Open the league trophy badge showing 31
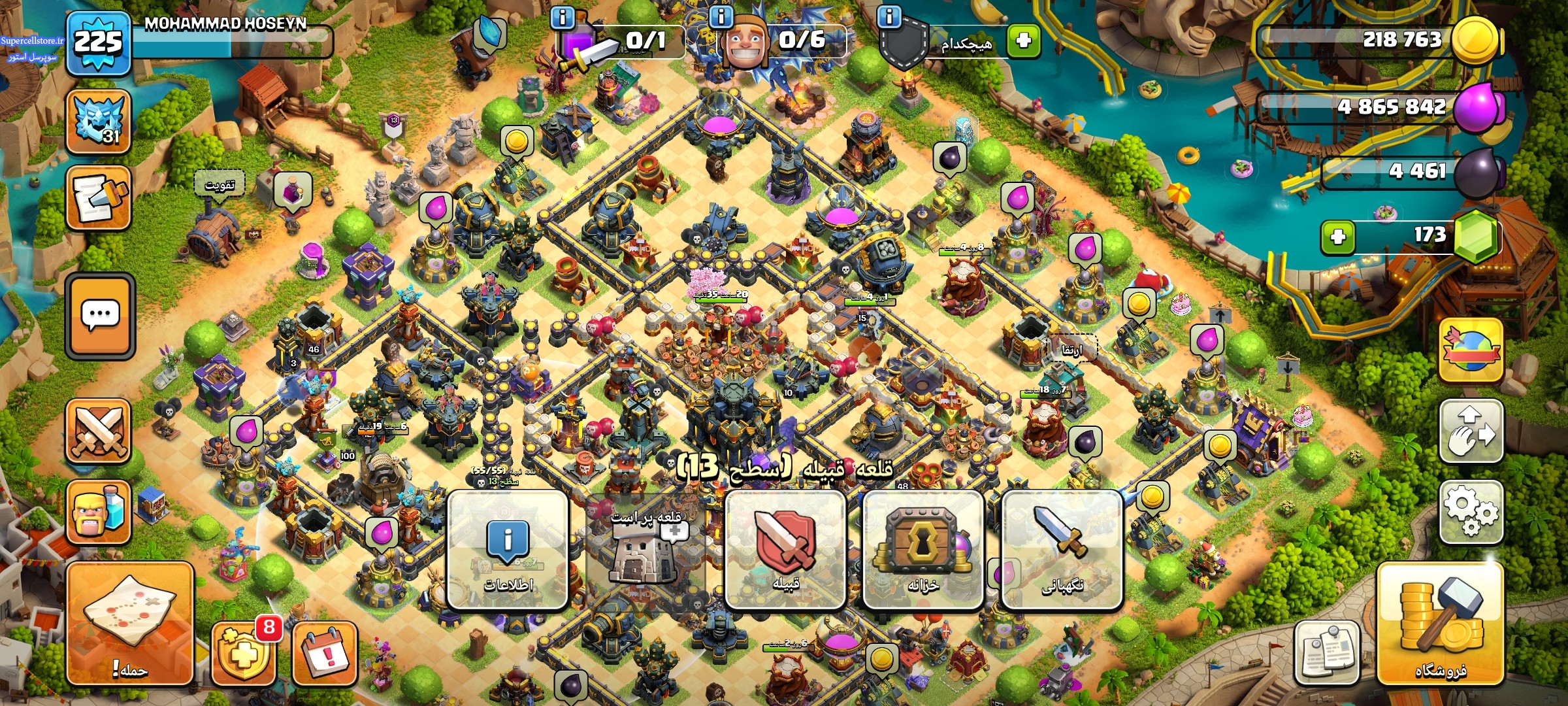The height and width of the screenshot is (706, 1568). (99, 122)
